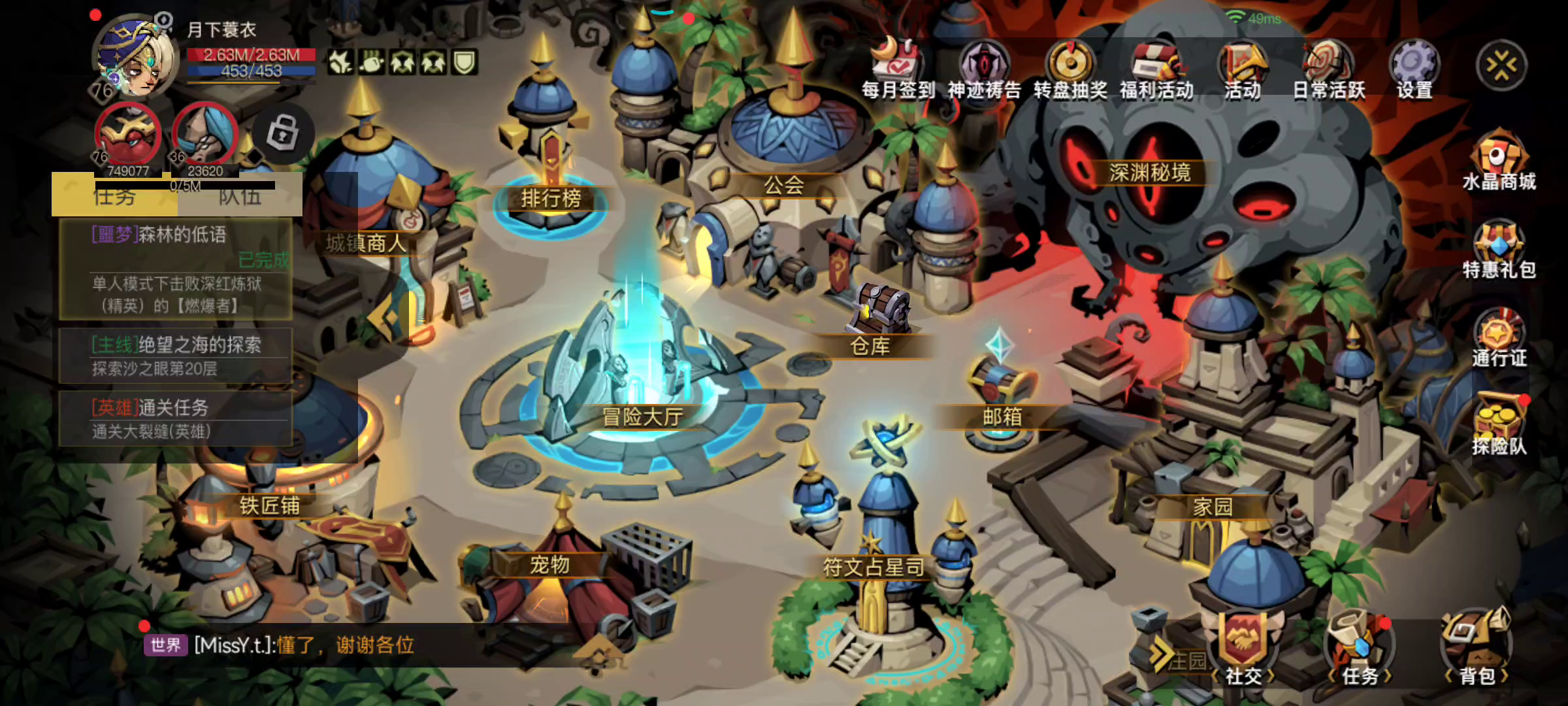Select the 绝望之海的探索 main quest entry
Screen dimensions: 1568x706
(x=175, y=356)
